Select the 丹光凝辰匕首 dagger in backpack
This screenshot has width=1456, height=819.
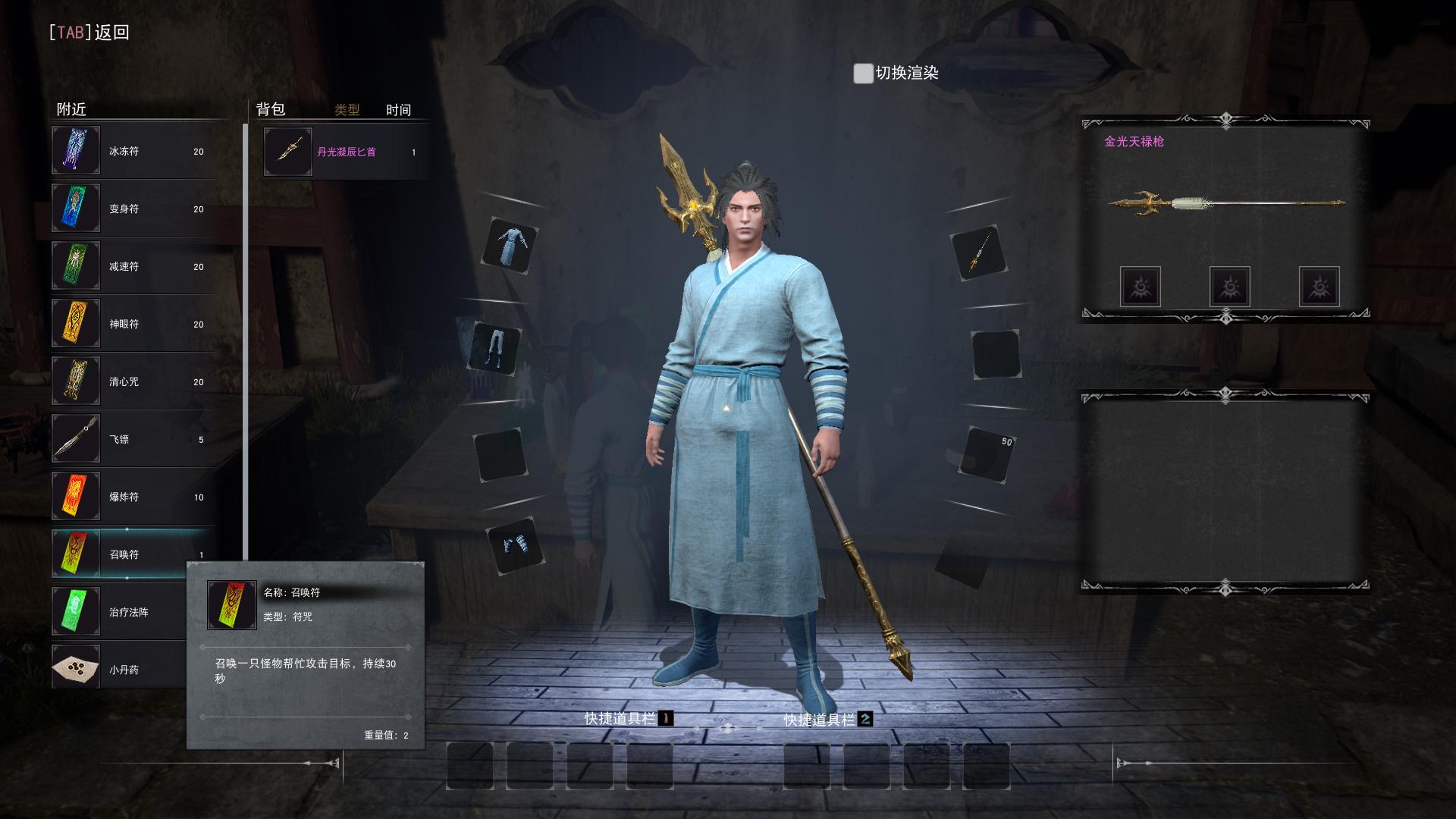tap(346, 152)
